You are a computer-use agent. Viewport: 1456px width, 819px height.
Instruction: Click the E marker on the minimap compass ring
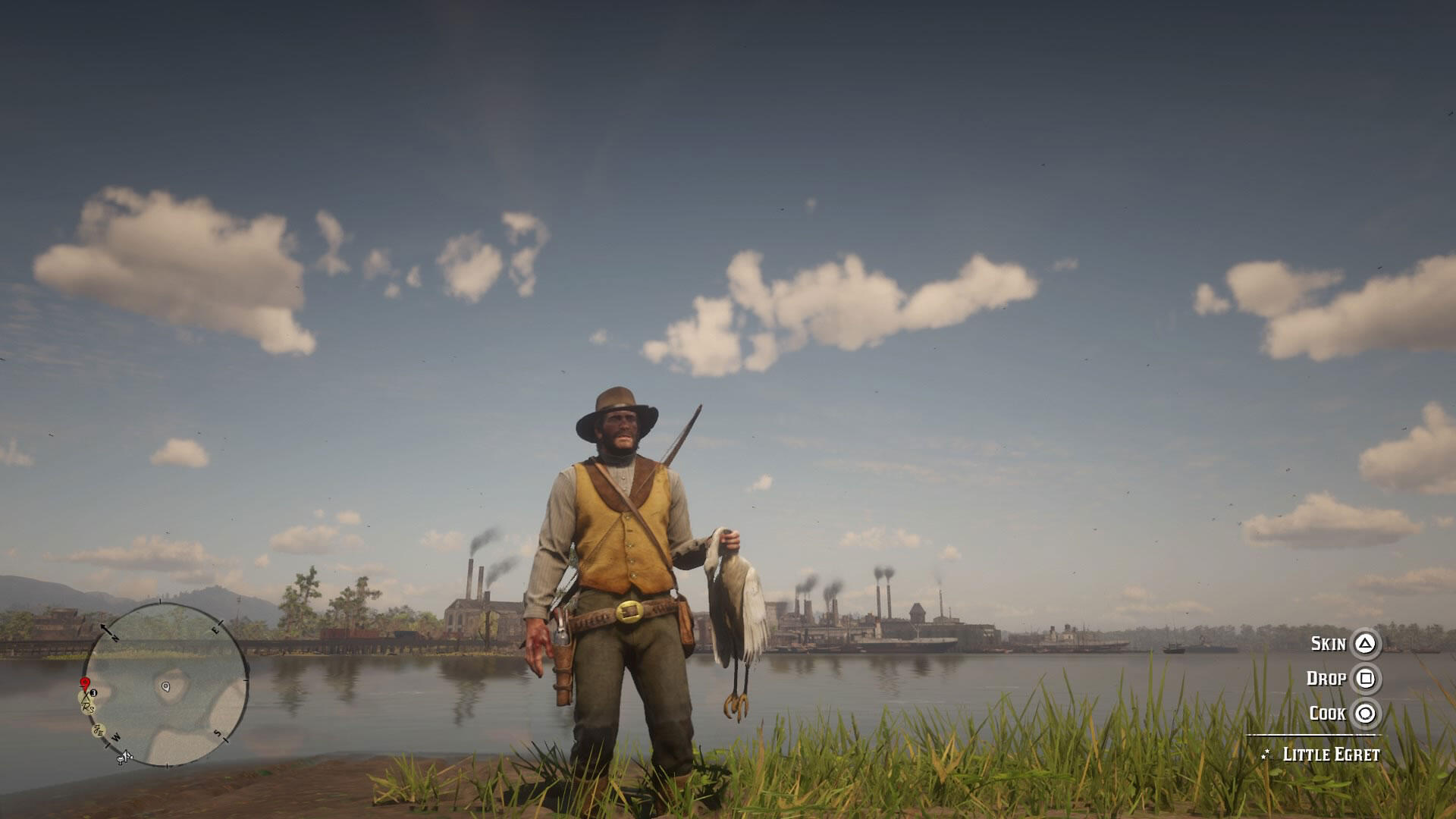click(215, 629)
